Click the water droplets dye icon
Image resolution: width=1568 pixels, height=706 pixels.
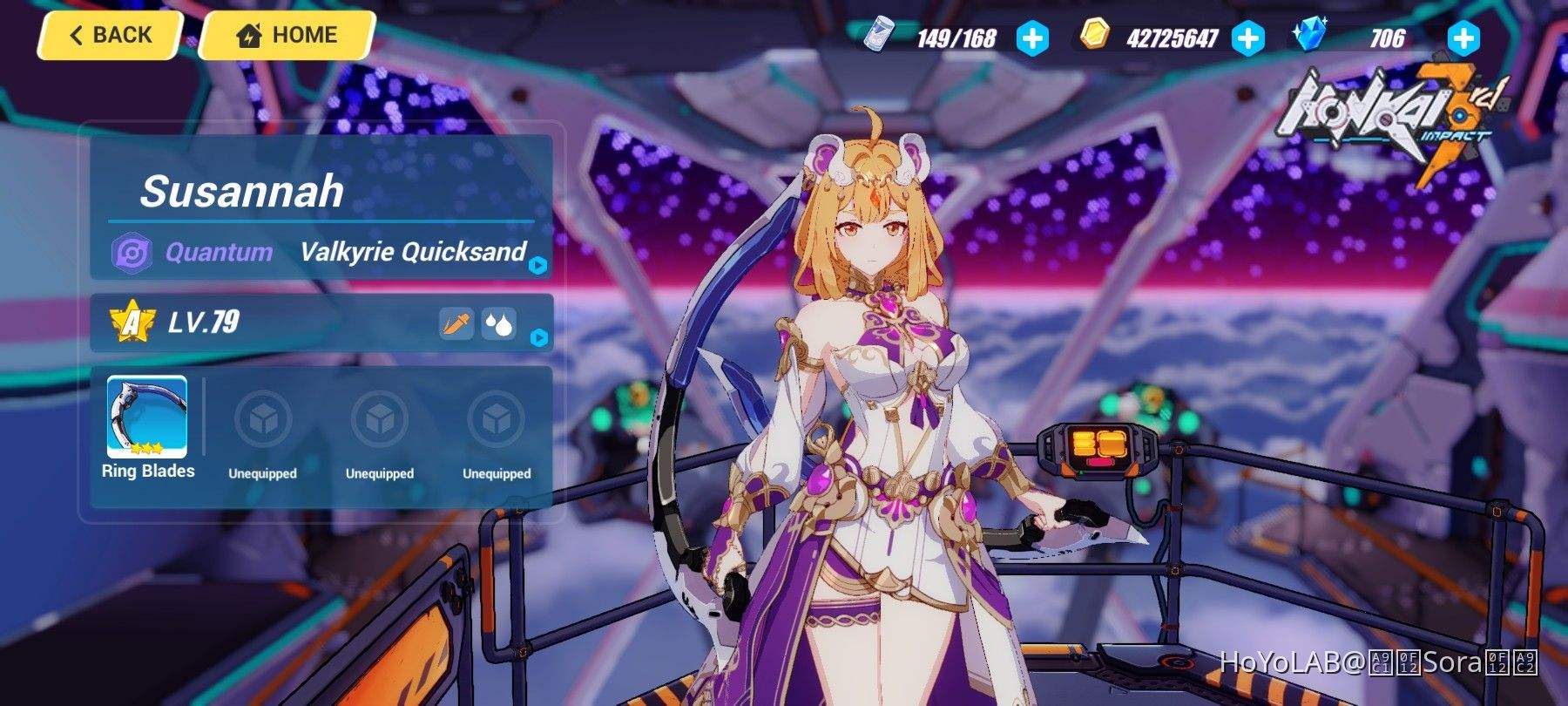point(497,323)
